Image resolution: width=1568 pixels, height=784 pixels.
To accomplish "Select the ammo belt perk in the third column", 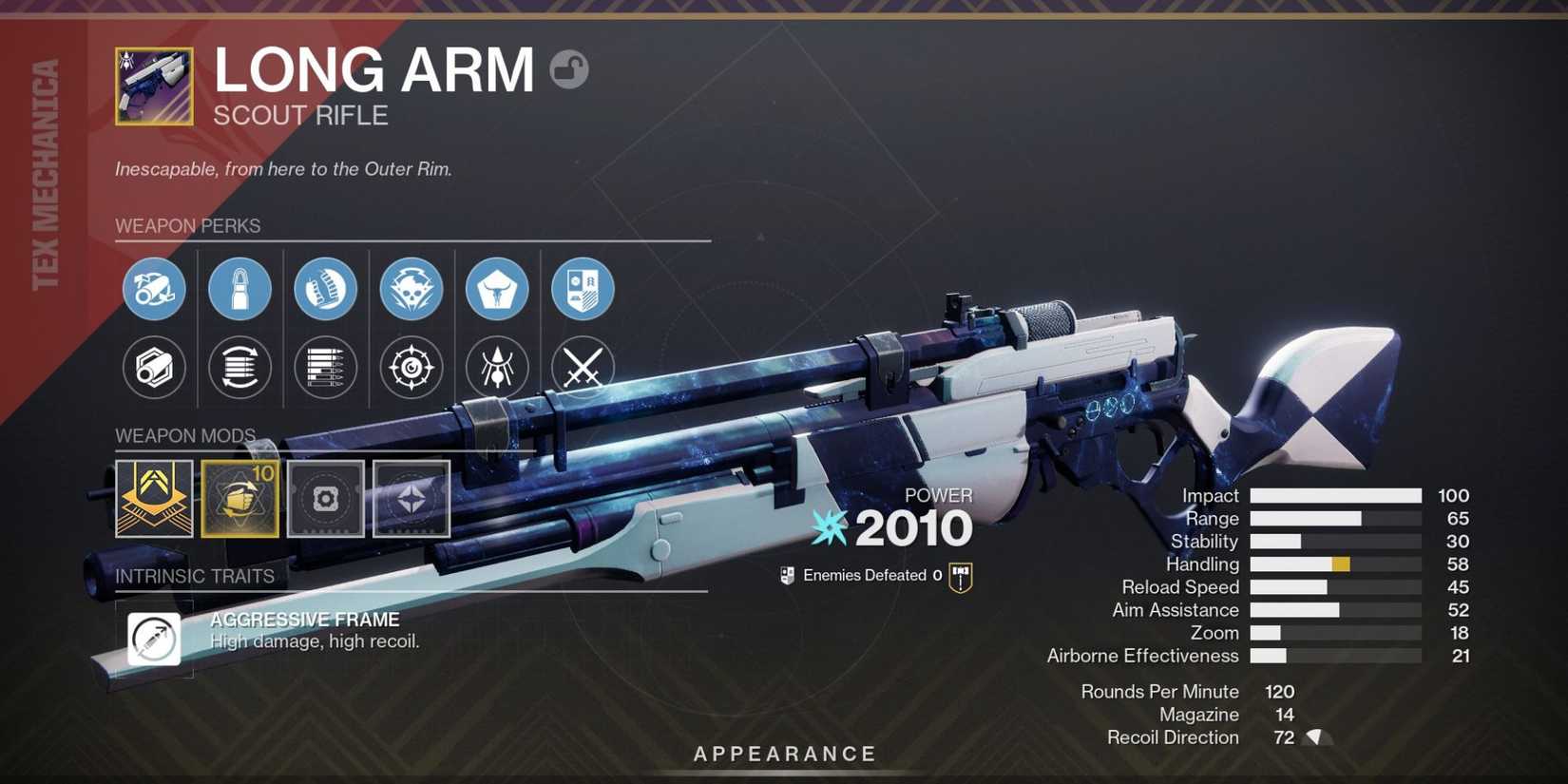I will tap(324, 290).
